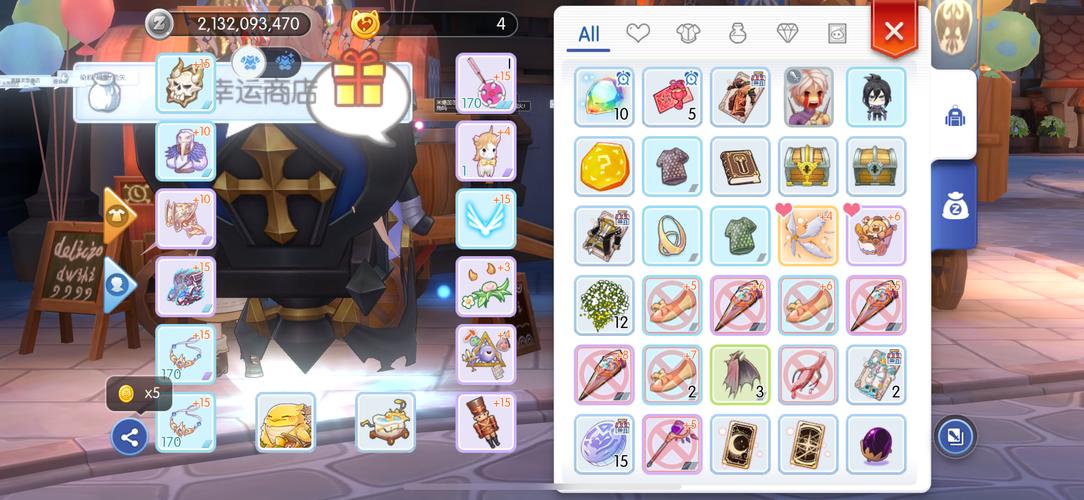Choose the brown spell book item
The height and width of the screenshot is (500, 1084).
pos(740,166)
